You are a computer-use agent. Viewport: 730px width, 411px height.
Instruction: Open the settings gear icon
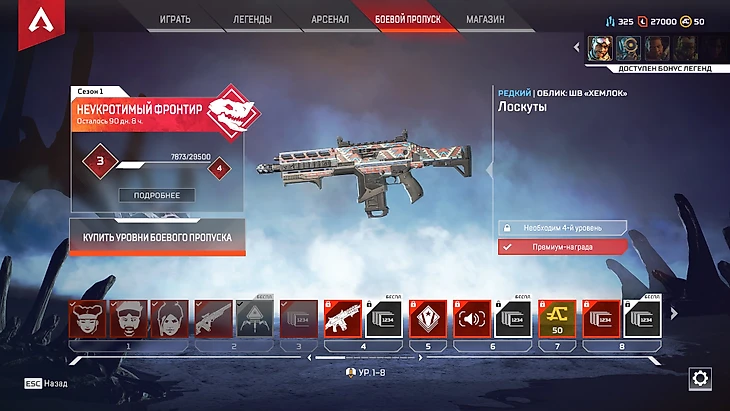[x=700, y=379]
